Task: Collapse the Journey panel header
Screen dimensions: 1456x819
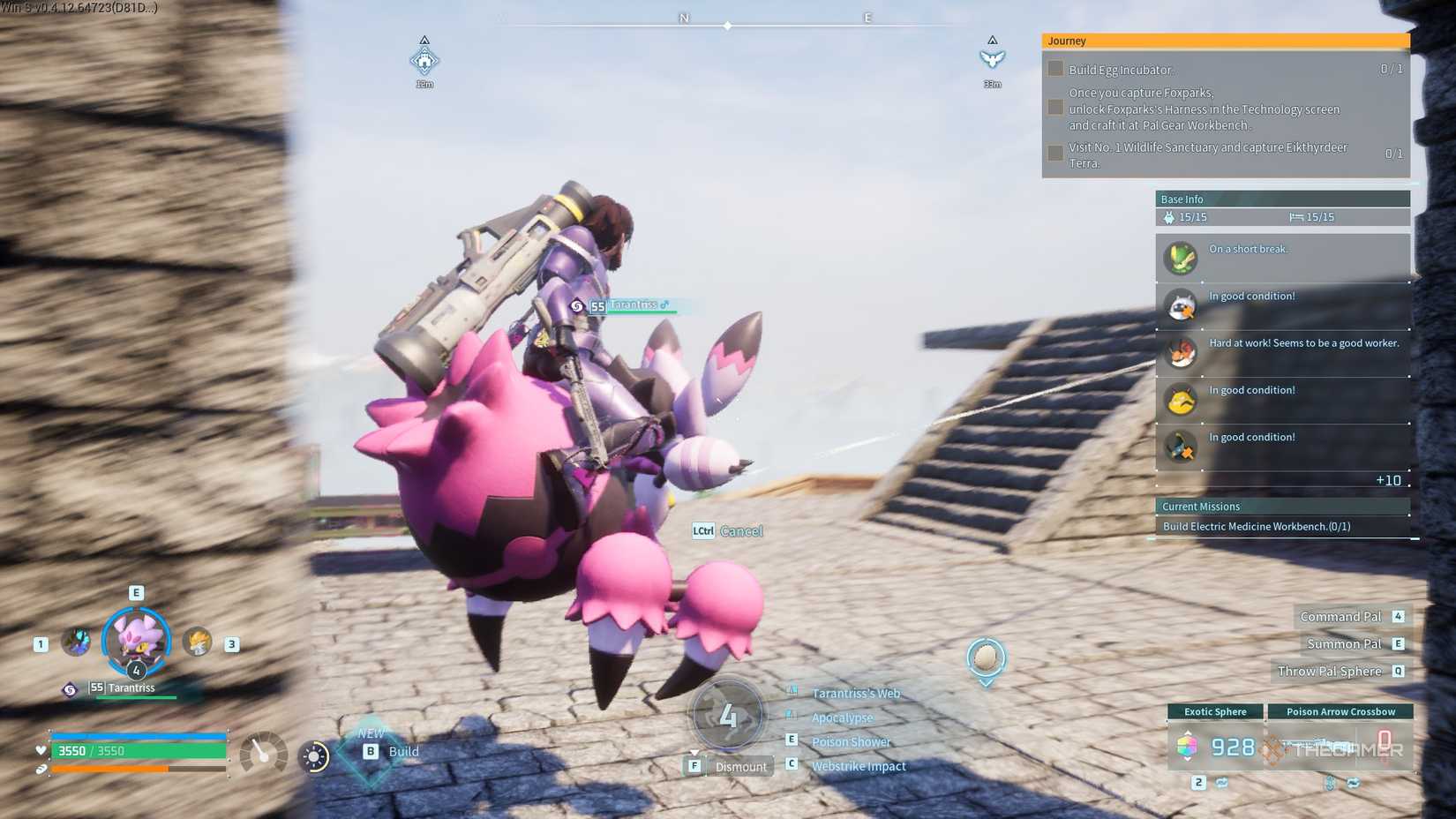Action: (1225, 41)
